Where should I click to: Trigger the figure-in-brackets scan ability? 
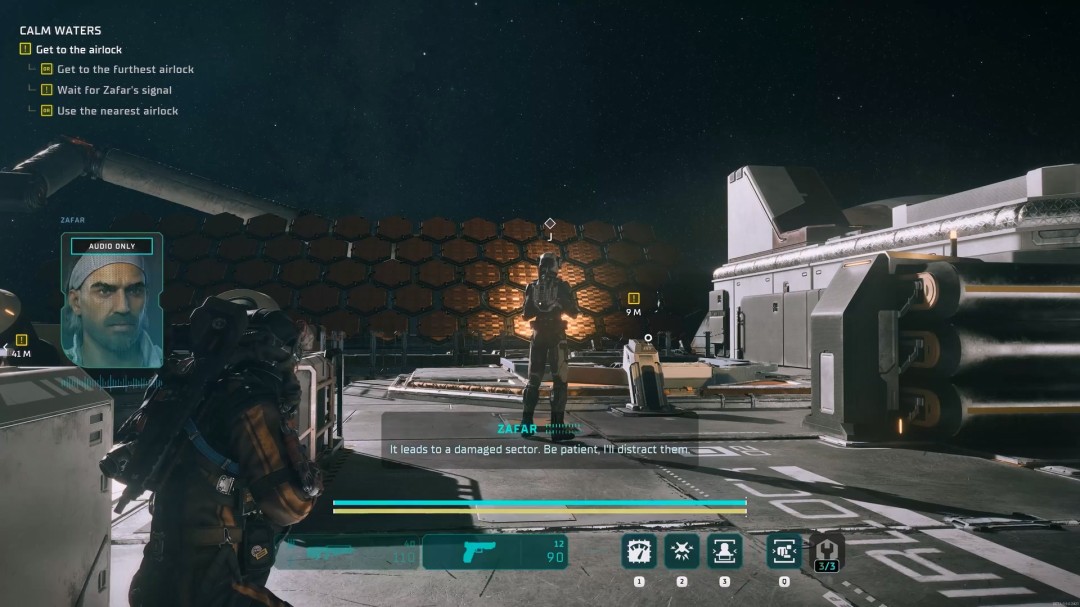click(724, 551)
